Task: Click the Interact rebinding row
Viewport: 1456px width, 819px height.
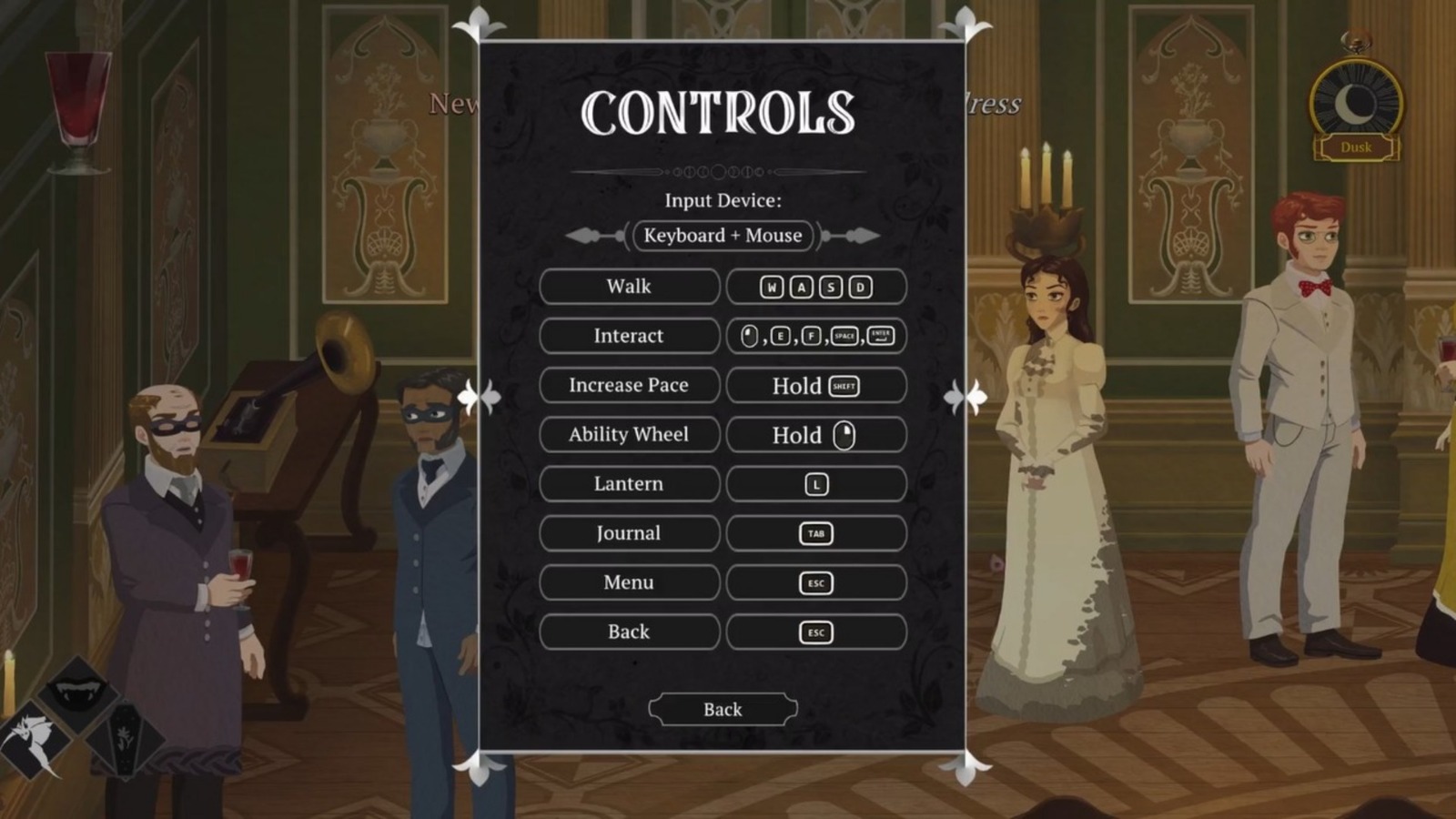Action: [x=629, y=336]
